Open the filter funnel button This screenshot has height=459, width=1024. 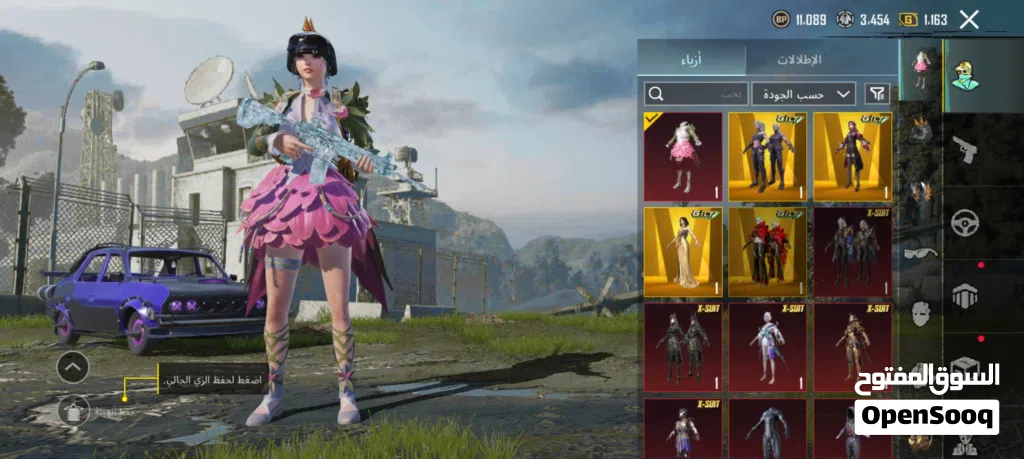coord(877,94)
